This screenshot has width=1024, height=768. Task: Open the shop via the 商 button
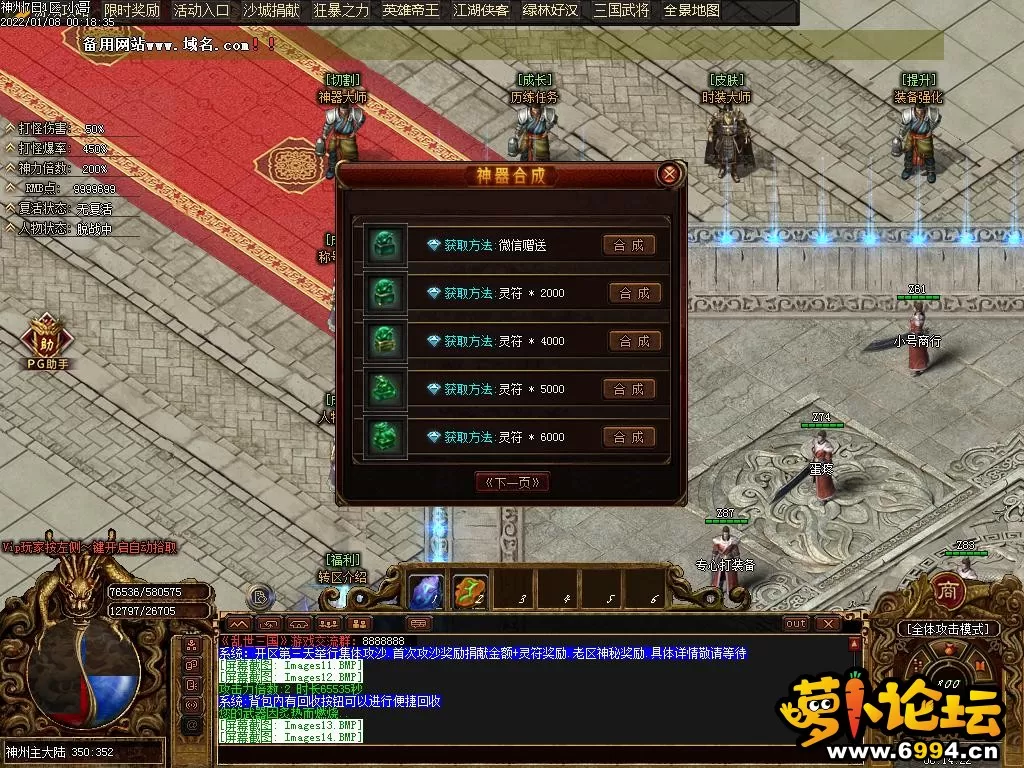click(x=948, y=591)
